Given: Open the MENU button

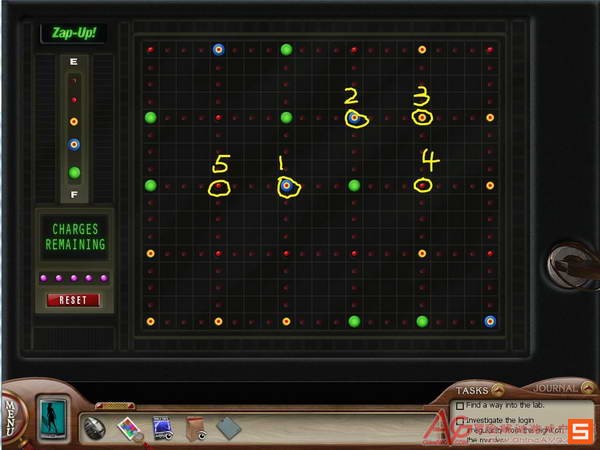Looking at the screenshot, I should 11,411.
